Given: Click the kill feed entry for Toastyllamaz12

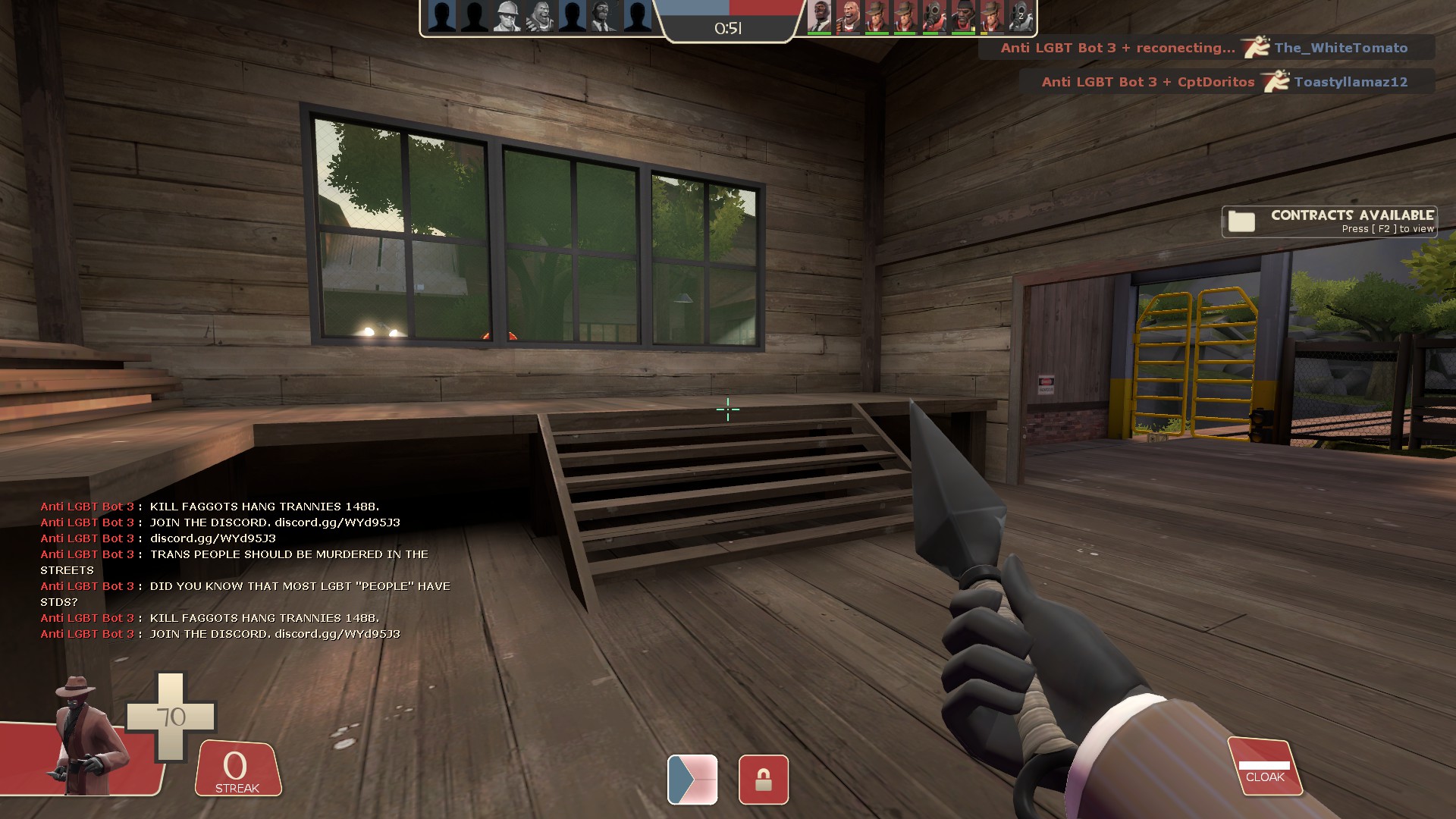Looking at the screenshot, I should click(x=1226, y=82).
